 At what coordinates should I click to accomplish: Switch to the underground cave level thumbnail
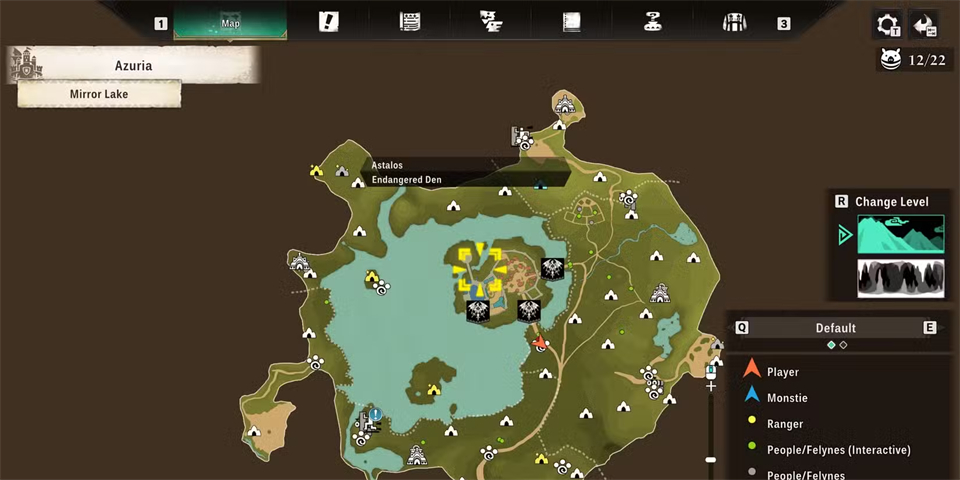pyautogui.click(x=900, y=277)
